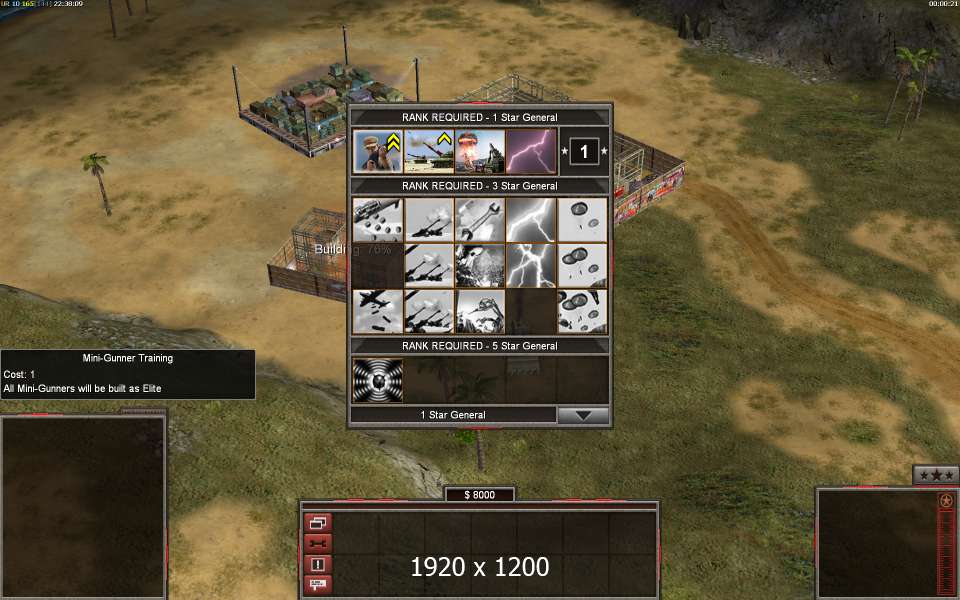960x600 pixels.
Task: Click the stacked windows button on command bar
Action: (x=318, y=522)
